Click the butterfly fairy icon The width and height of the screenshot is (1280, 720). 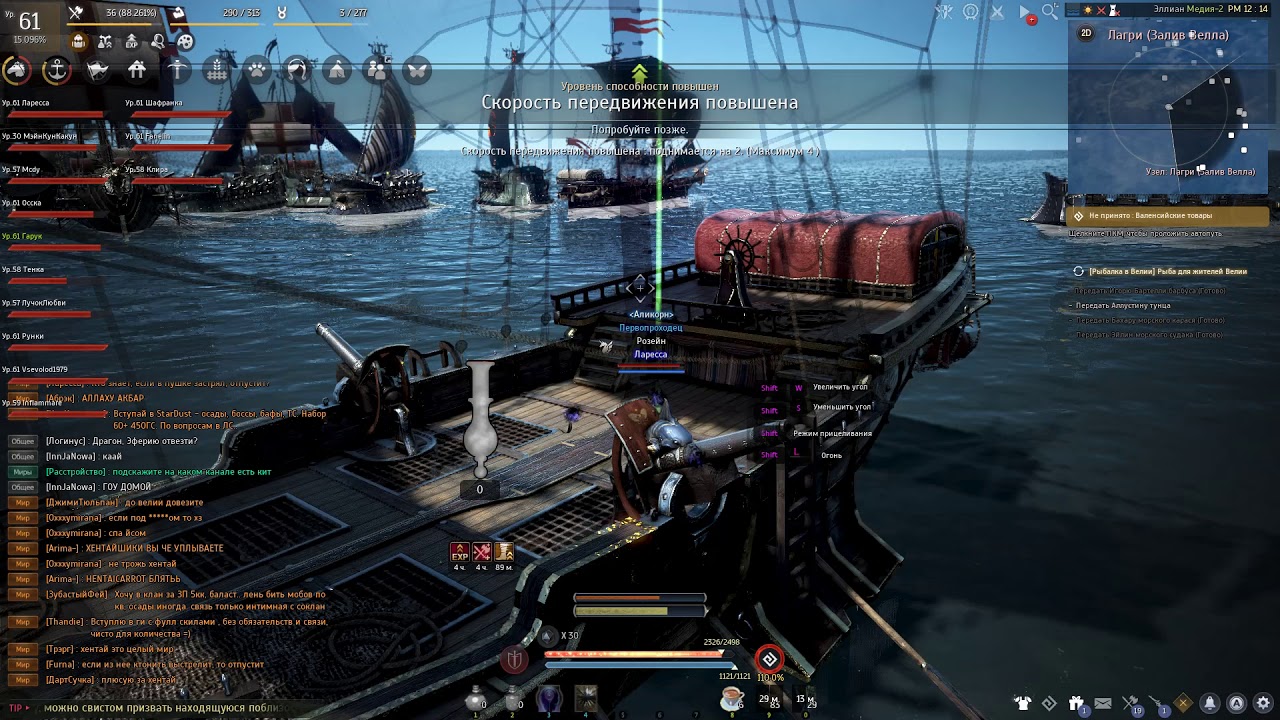(x=417, y=70)
